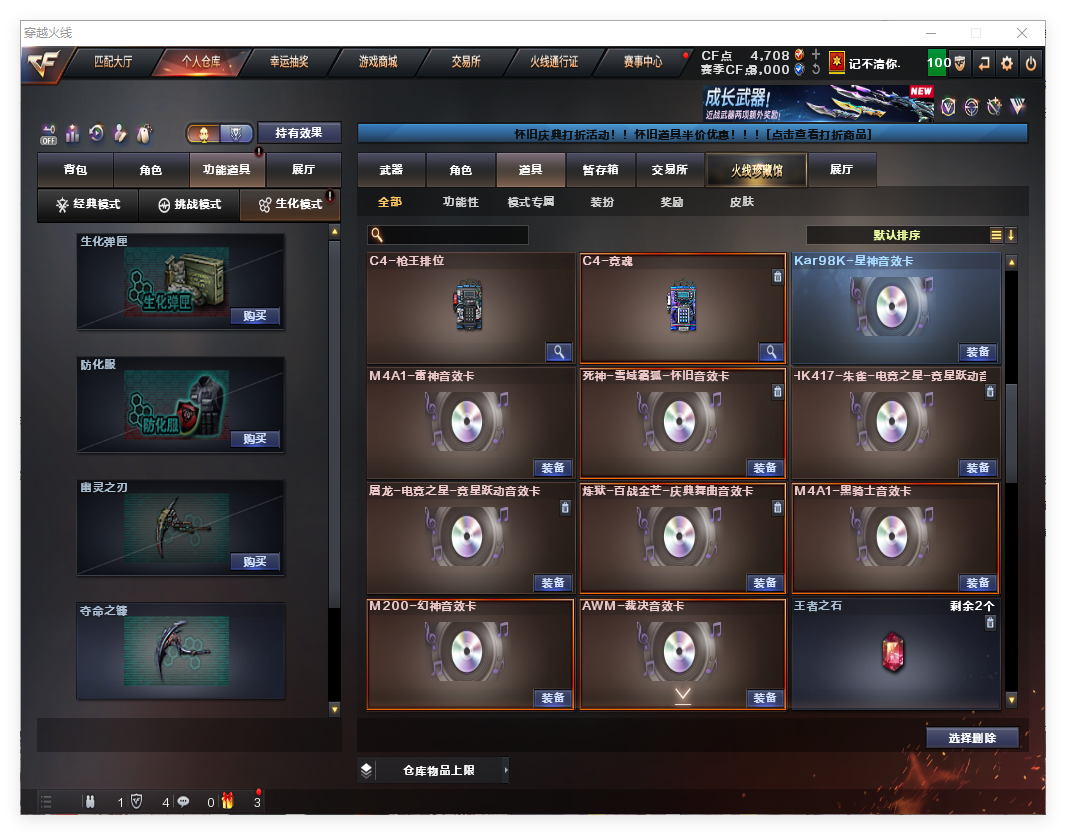Open the 默认排序 sort dropdown

click(x=897, y=236)
